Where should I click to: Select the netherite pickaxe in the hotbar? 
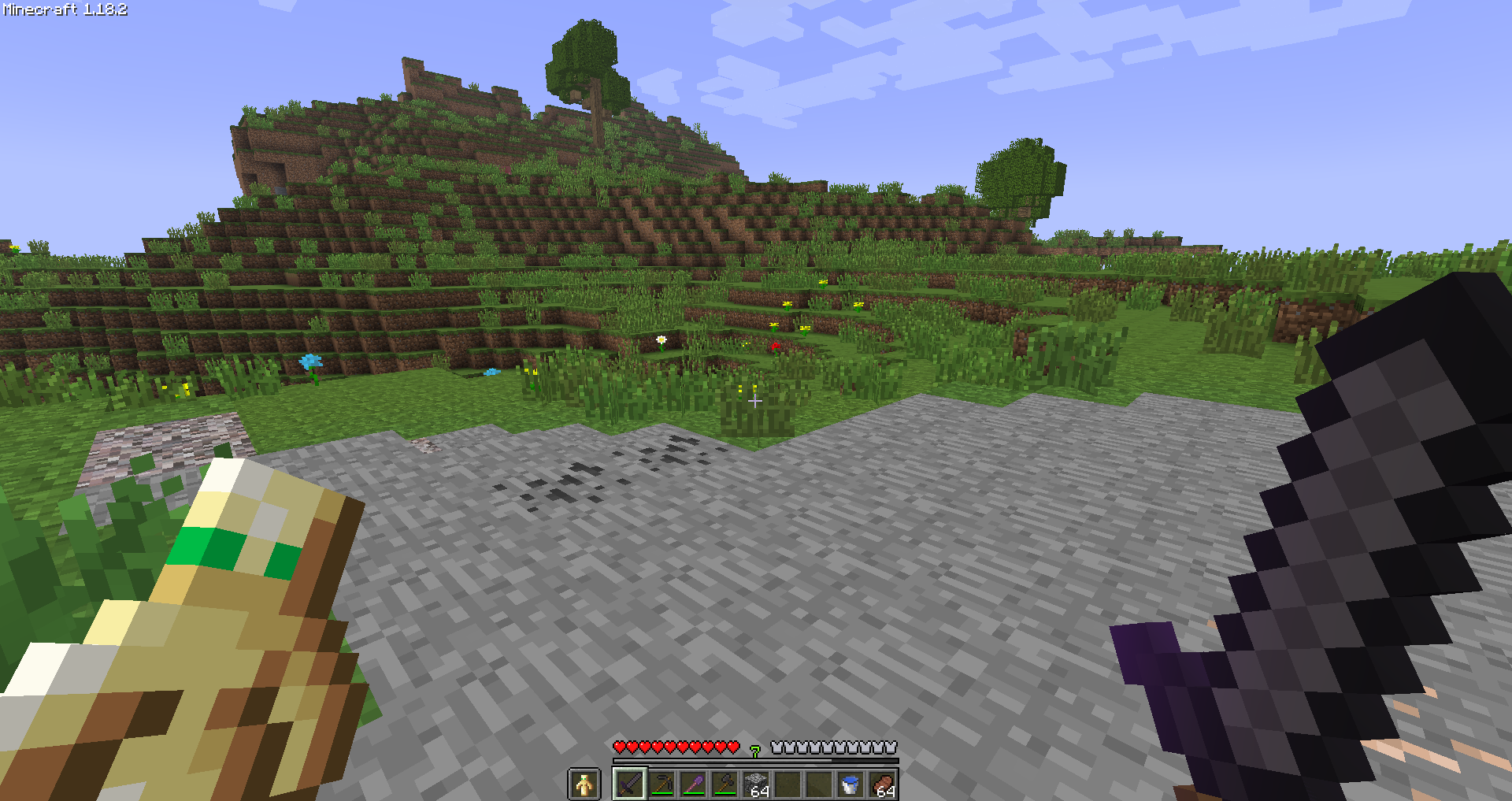[x=663, y=784]
